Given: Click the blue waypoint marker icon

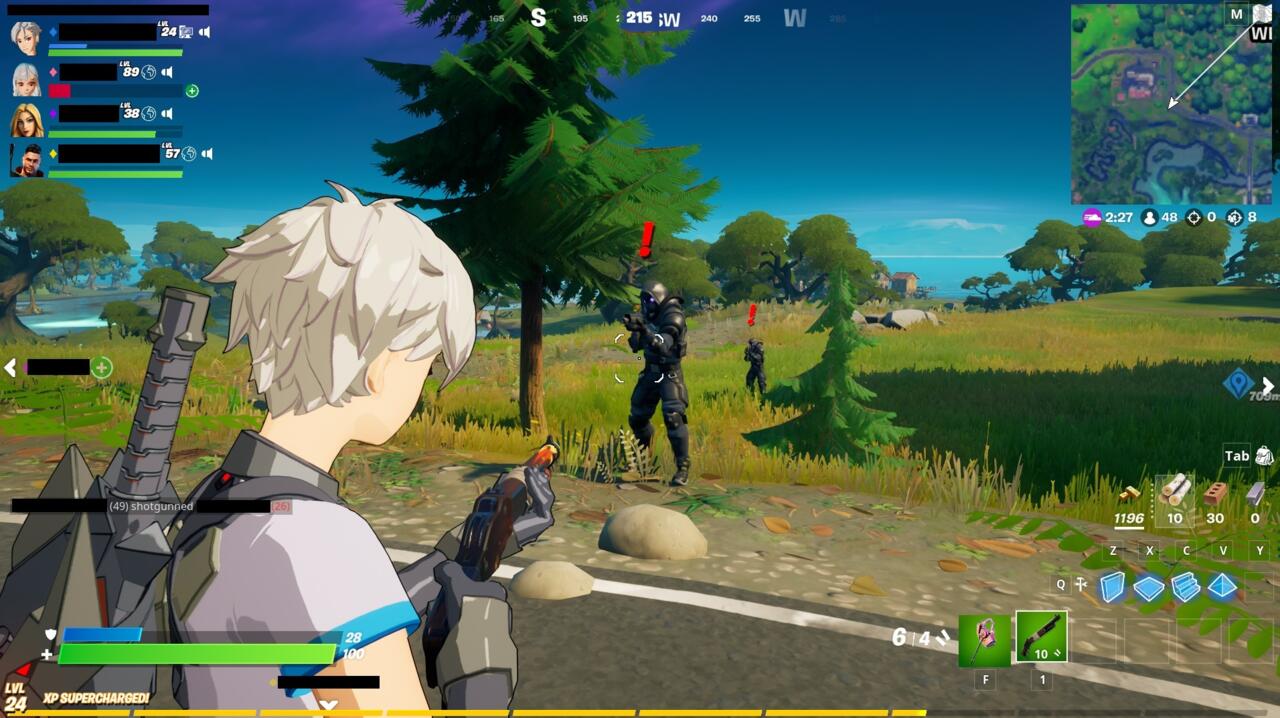Looking at the screenshot, I should tap(1238, 382).
